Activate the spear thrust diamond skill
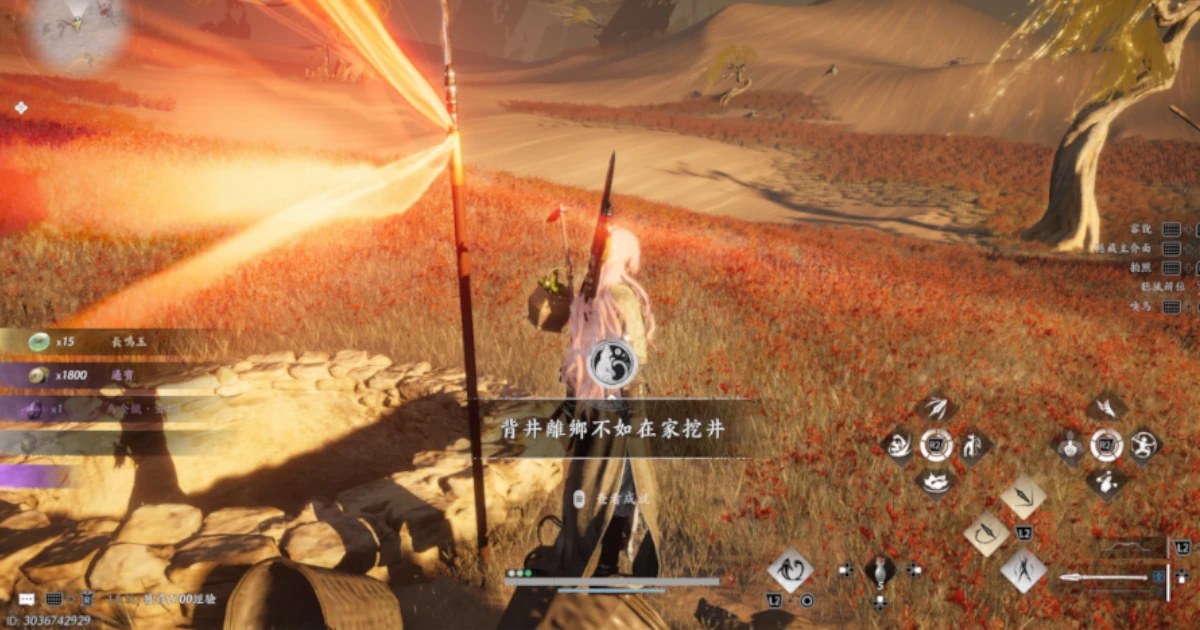 pos(1023,496)
